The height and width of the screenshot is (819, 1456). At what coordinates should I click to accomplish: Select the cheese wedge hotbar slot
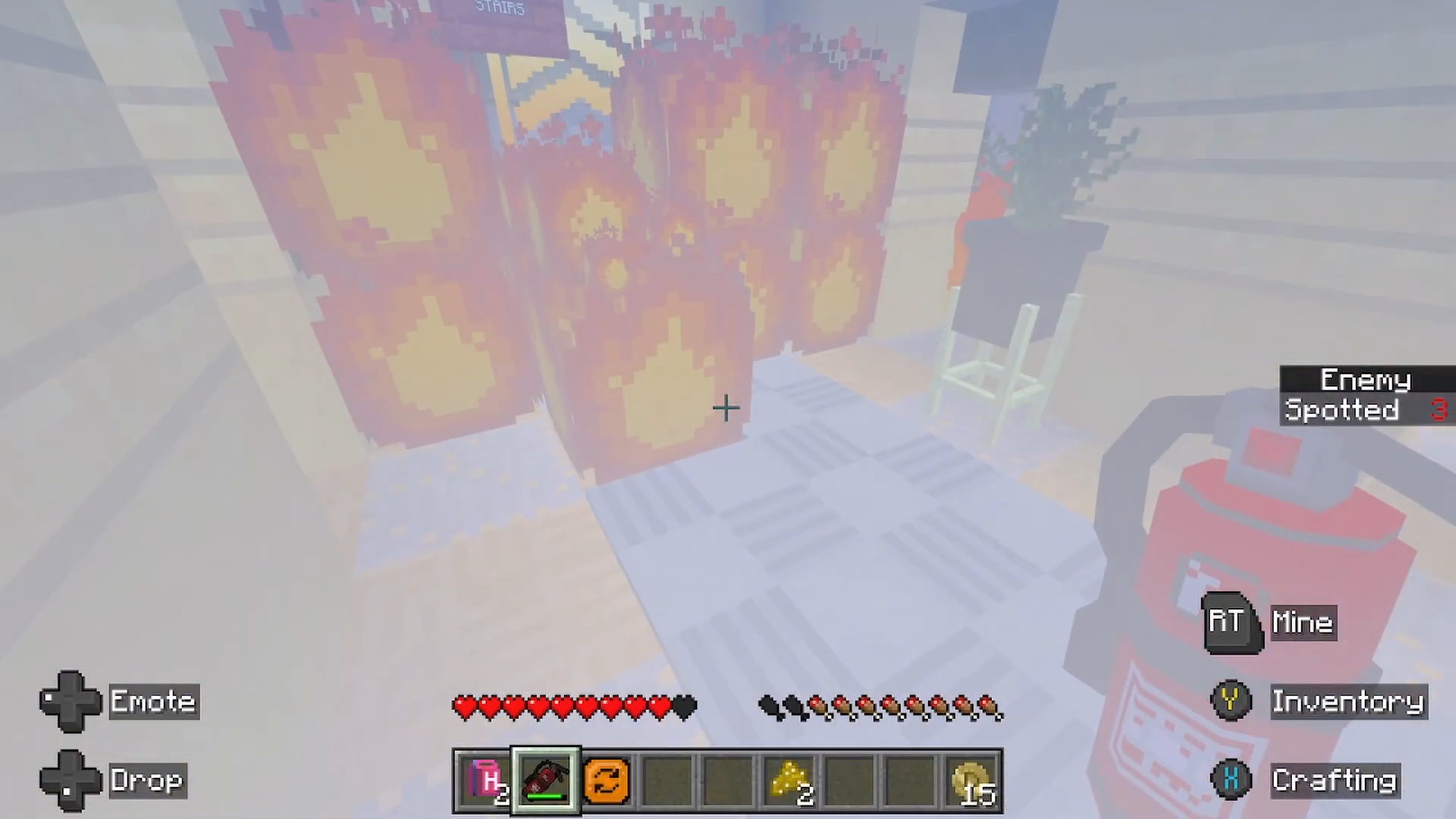point(789,780)
